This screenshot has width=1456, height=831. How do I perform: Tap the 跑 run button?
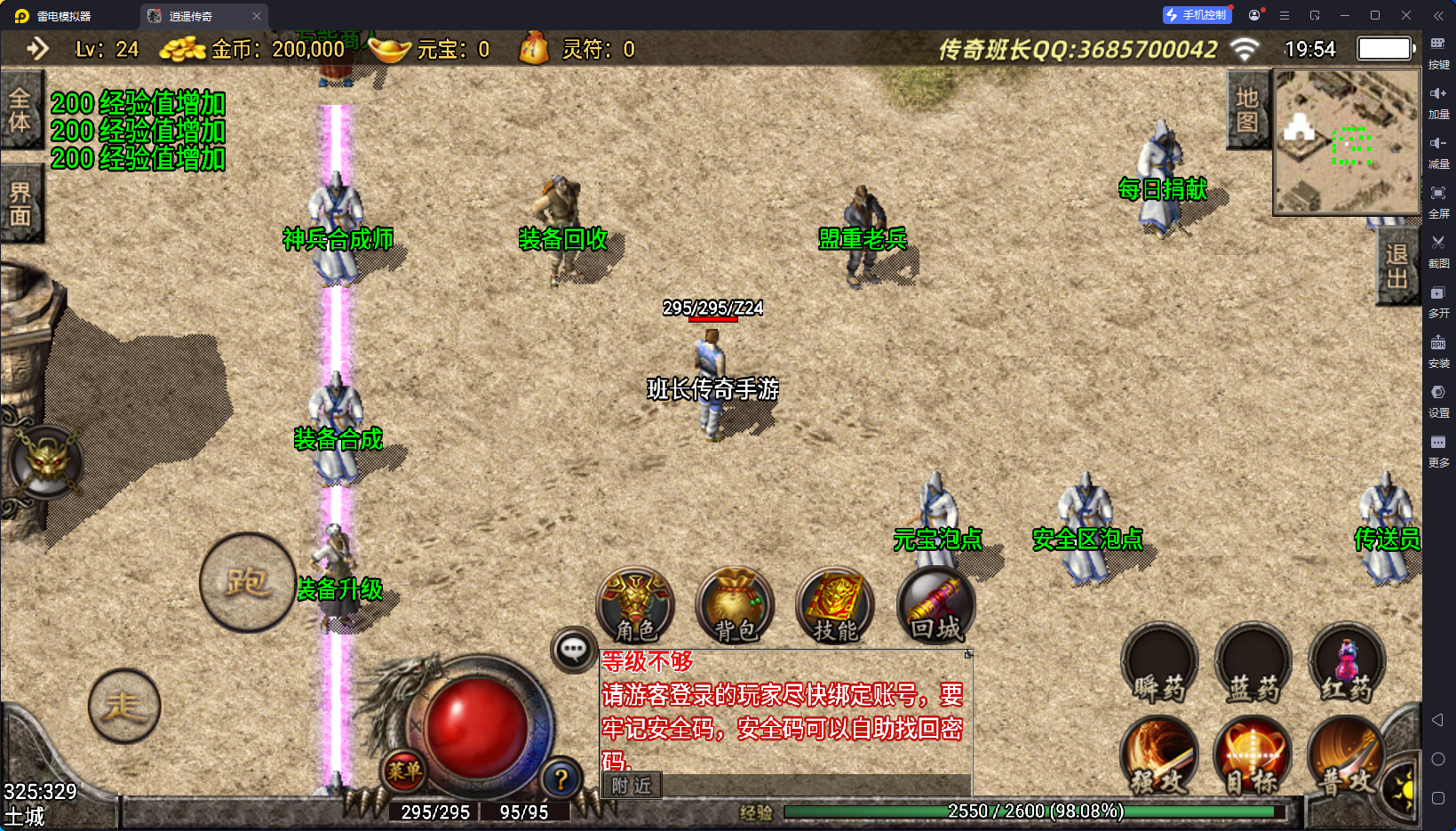[x=247, y=582]
